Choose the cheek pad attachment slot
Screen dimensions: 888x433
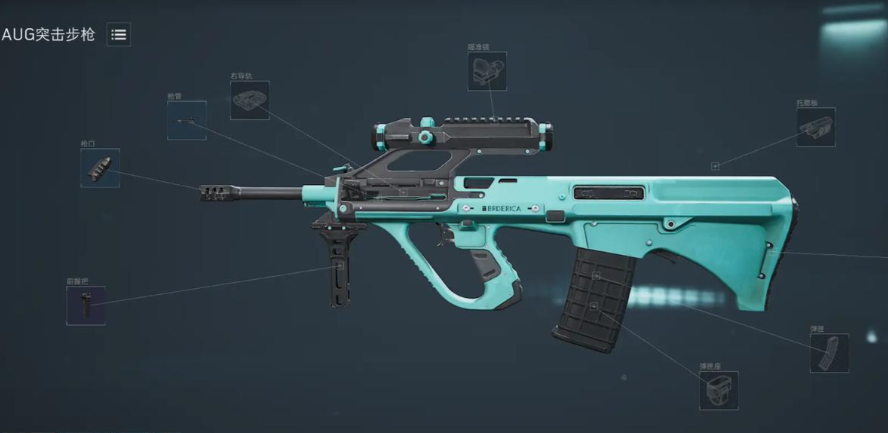coord(816,127)
